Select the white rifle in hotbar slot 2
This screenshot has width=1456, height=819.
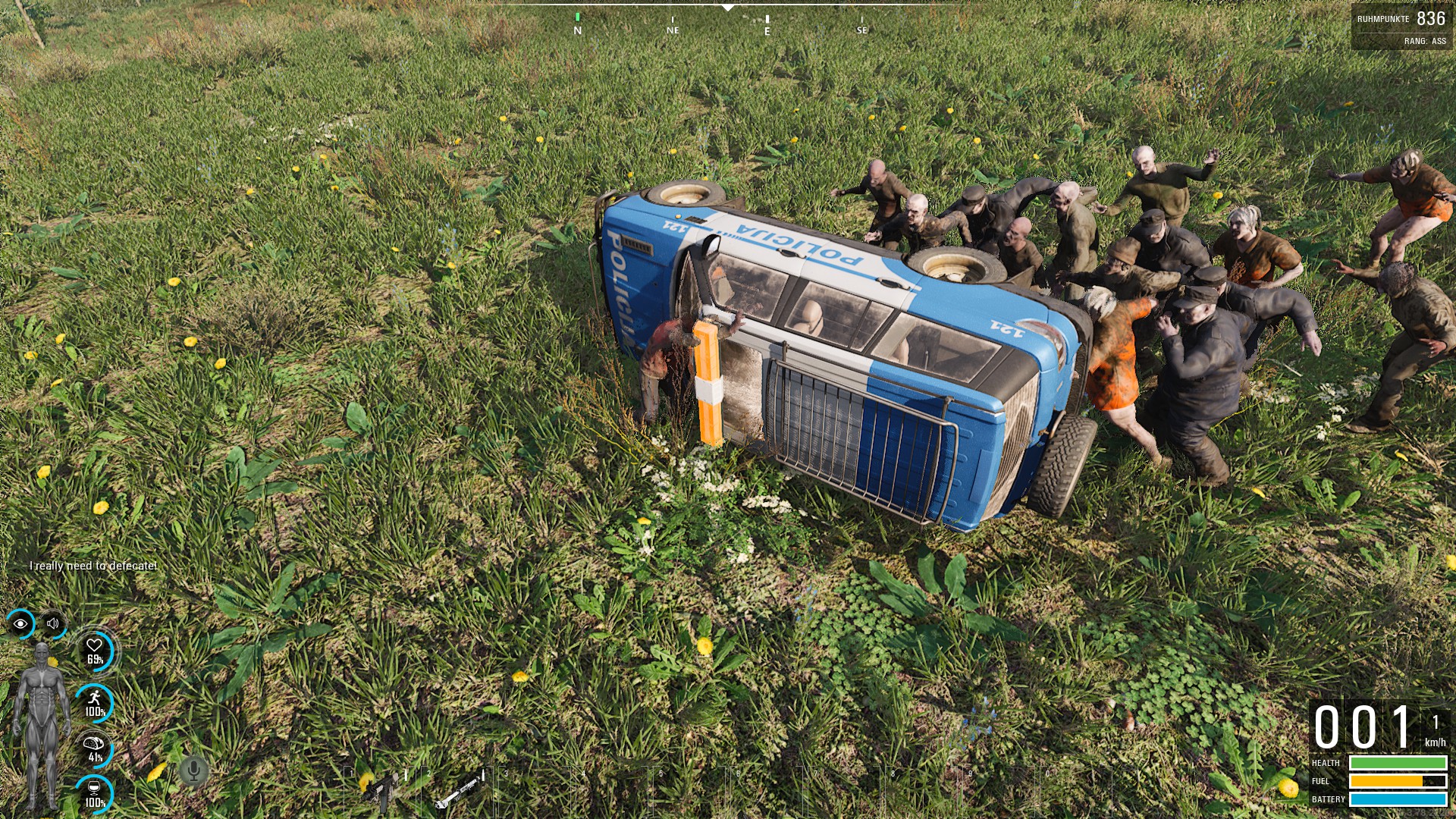click(x=460, y=789)
